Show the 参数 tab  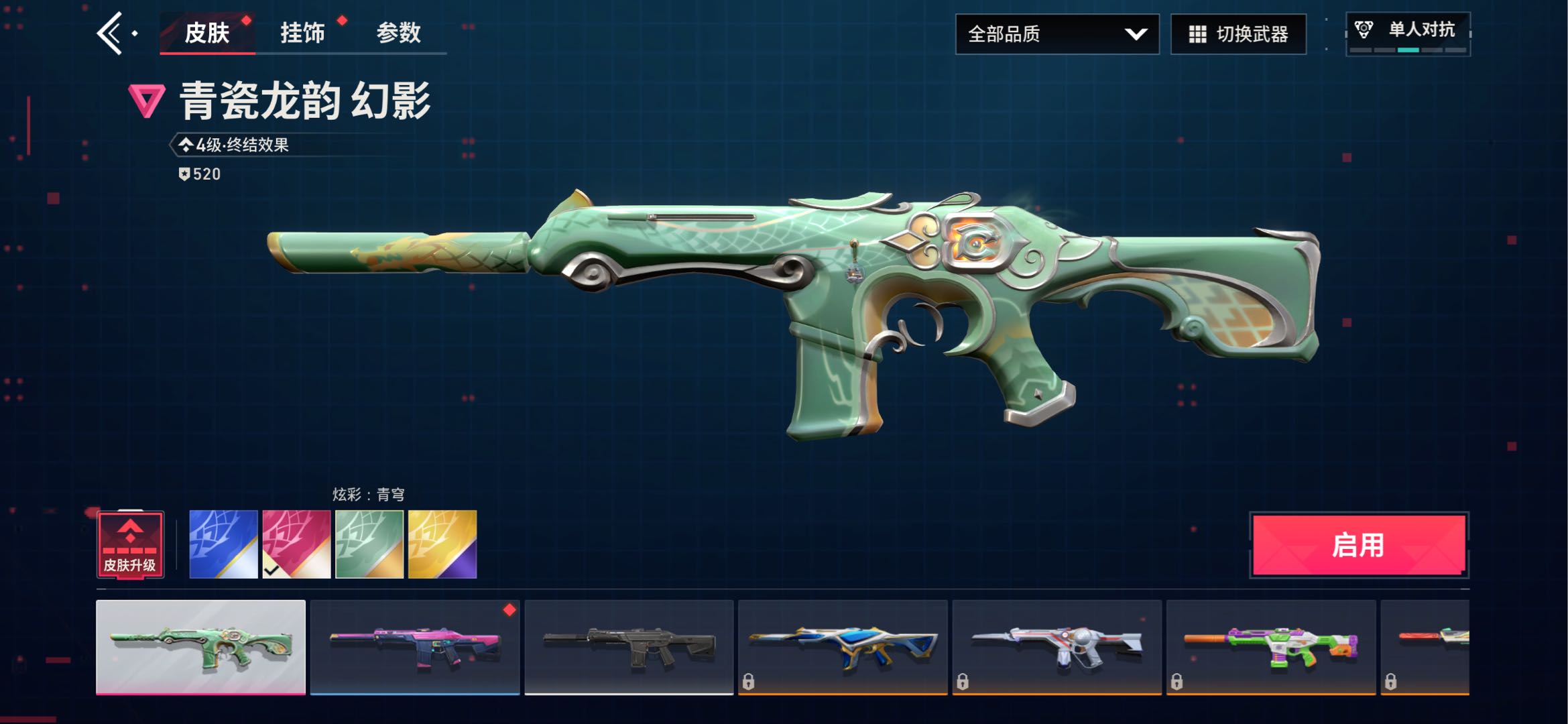point(398,33)
